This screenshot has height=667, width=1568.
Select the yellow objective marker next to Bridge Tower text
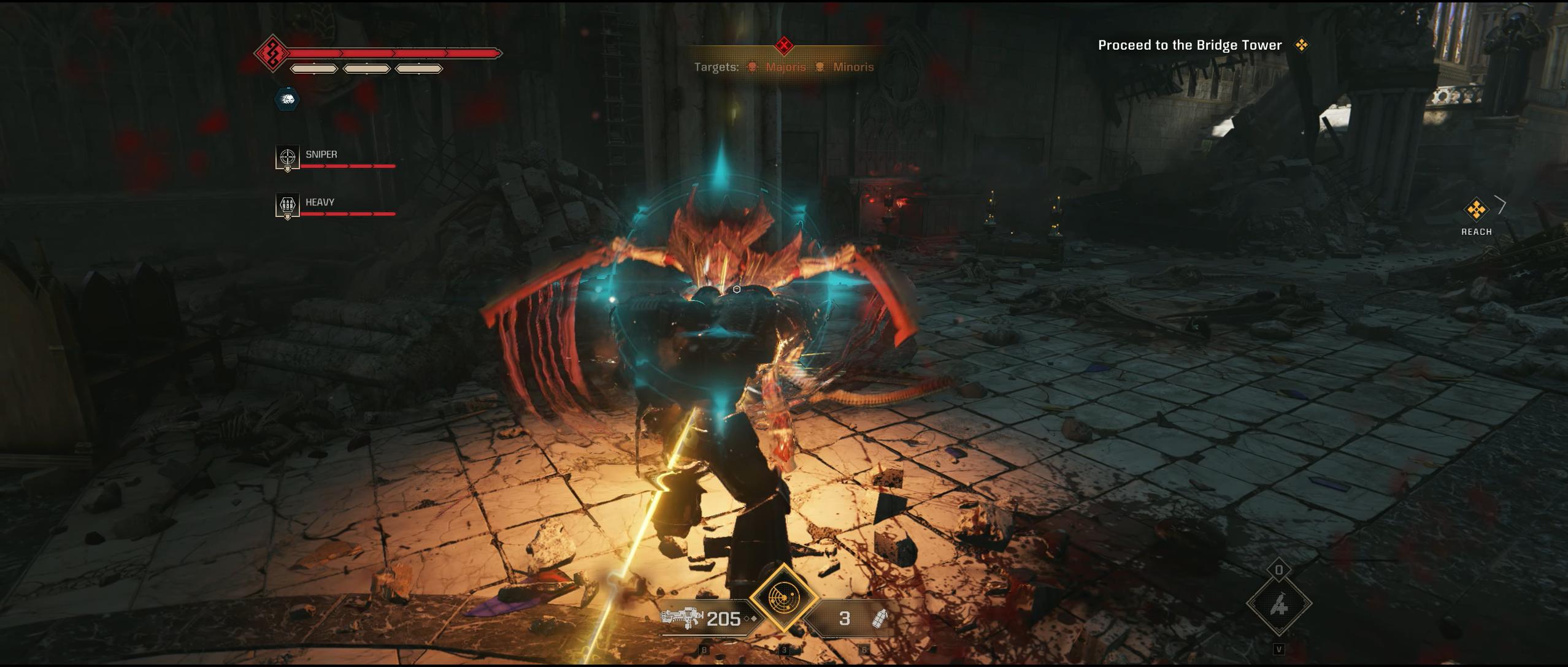point(1302,45)
